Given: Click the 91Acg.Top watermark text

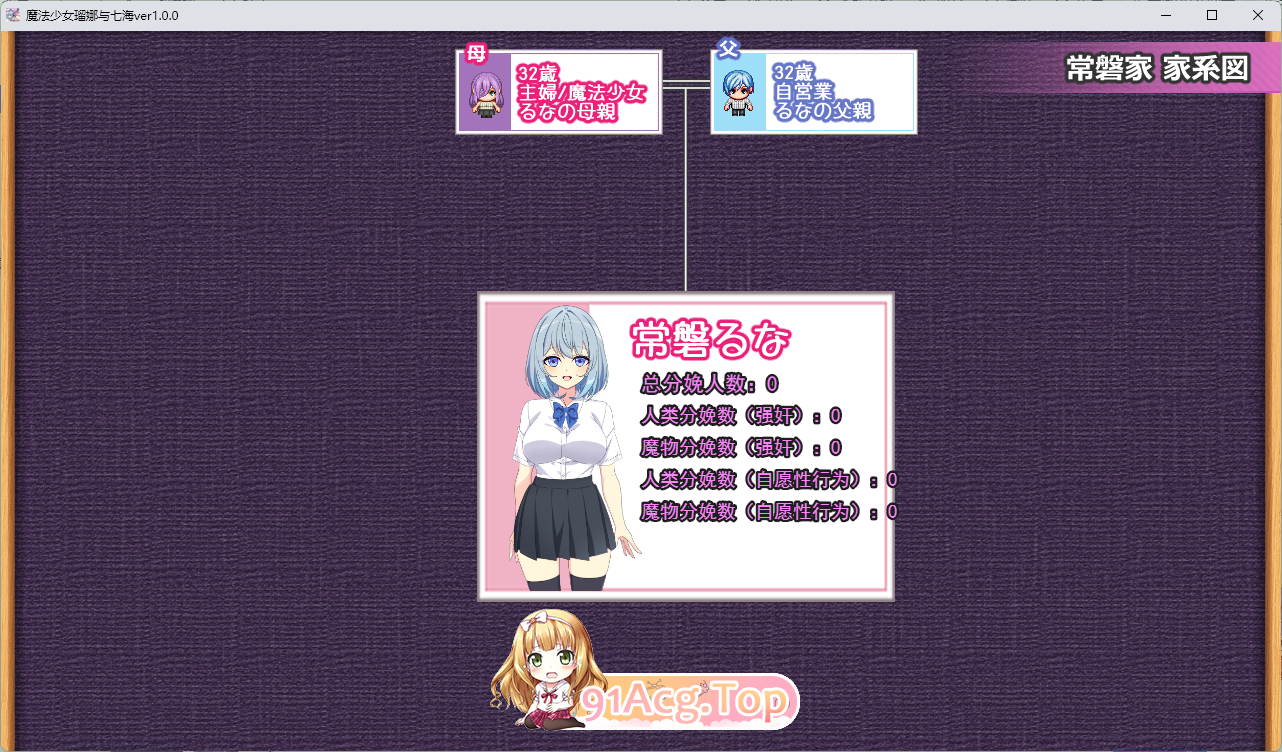Looking at the screenshot, I should pyautogui.click(x=688, y=702).
